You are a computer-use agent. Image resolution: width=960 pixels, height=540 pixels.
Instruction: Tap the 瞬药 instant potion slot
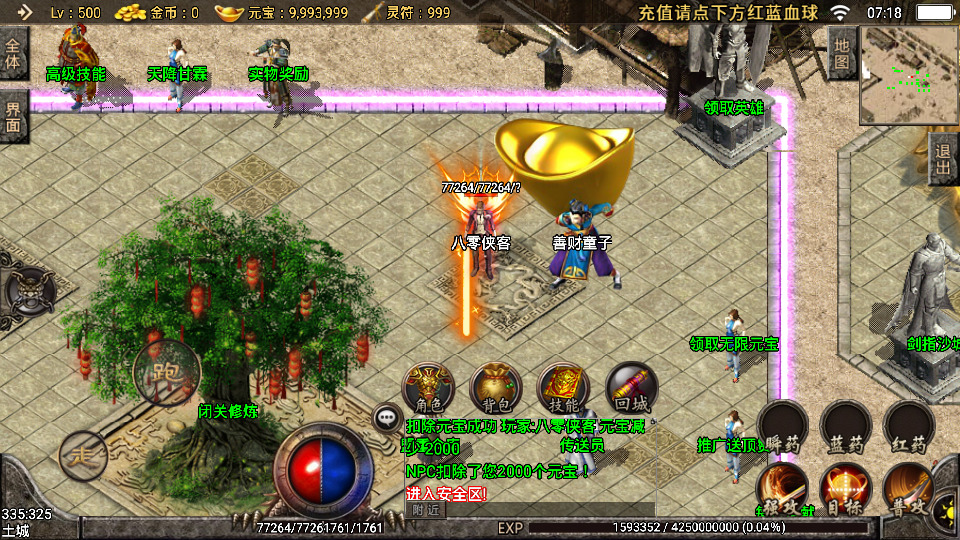click(782, 427)
